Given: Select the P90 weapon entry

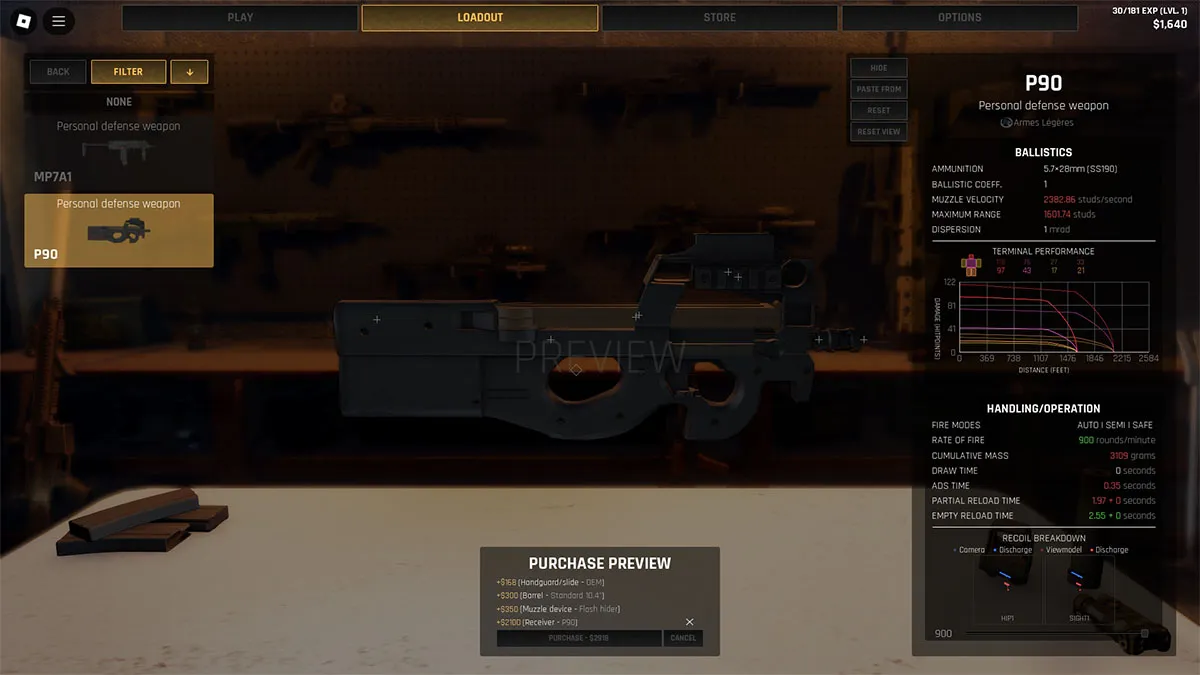Looking at the screenshot, I should pyautogui.click(x=119, y=230).
